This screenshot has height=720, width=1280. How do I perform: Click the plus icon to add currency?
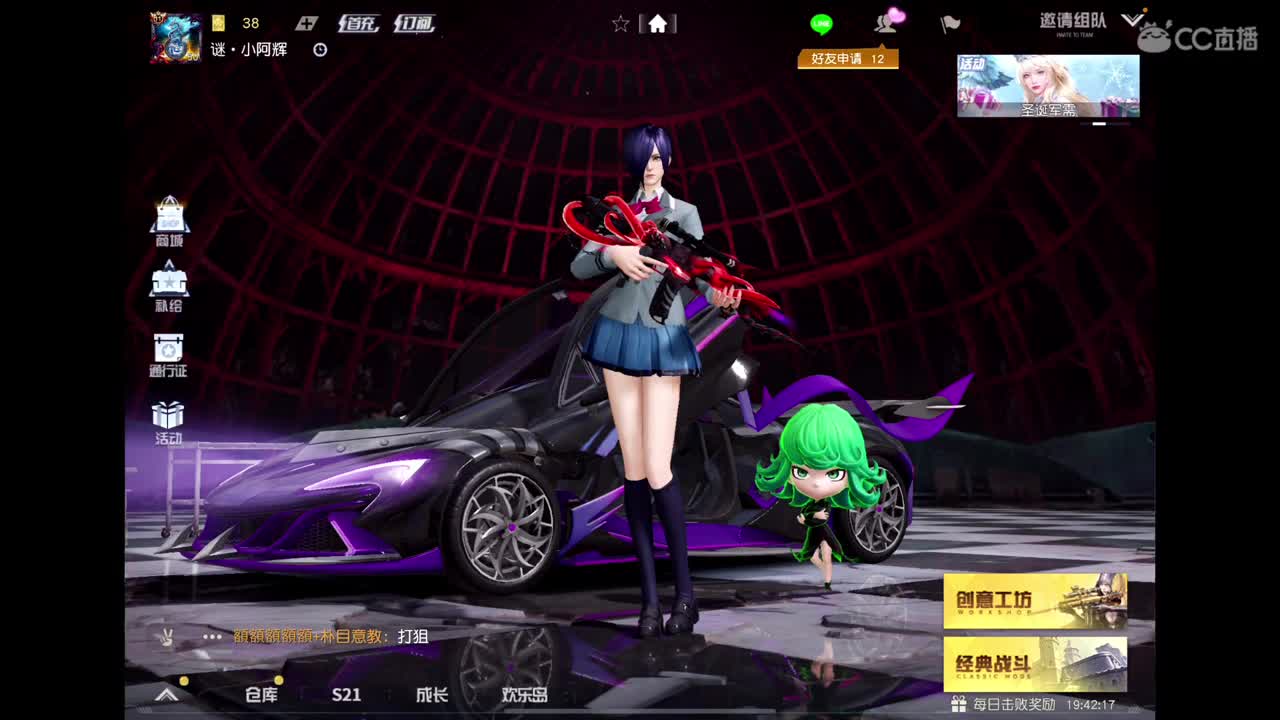(x=307, y=22)
